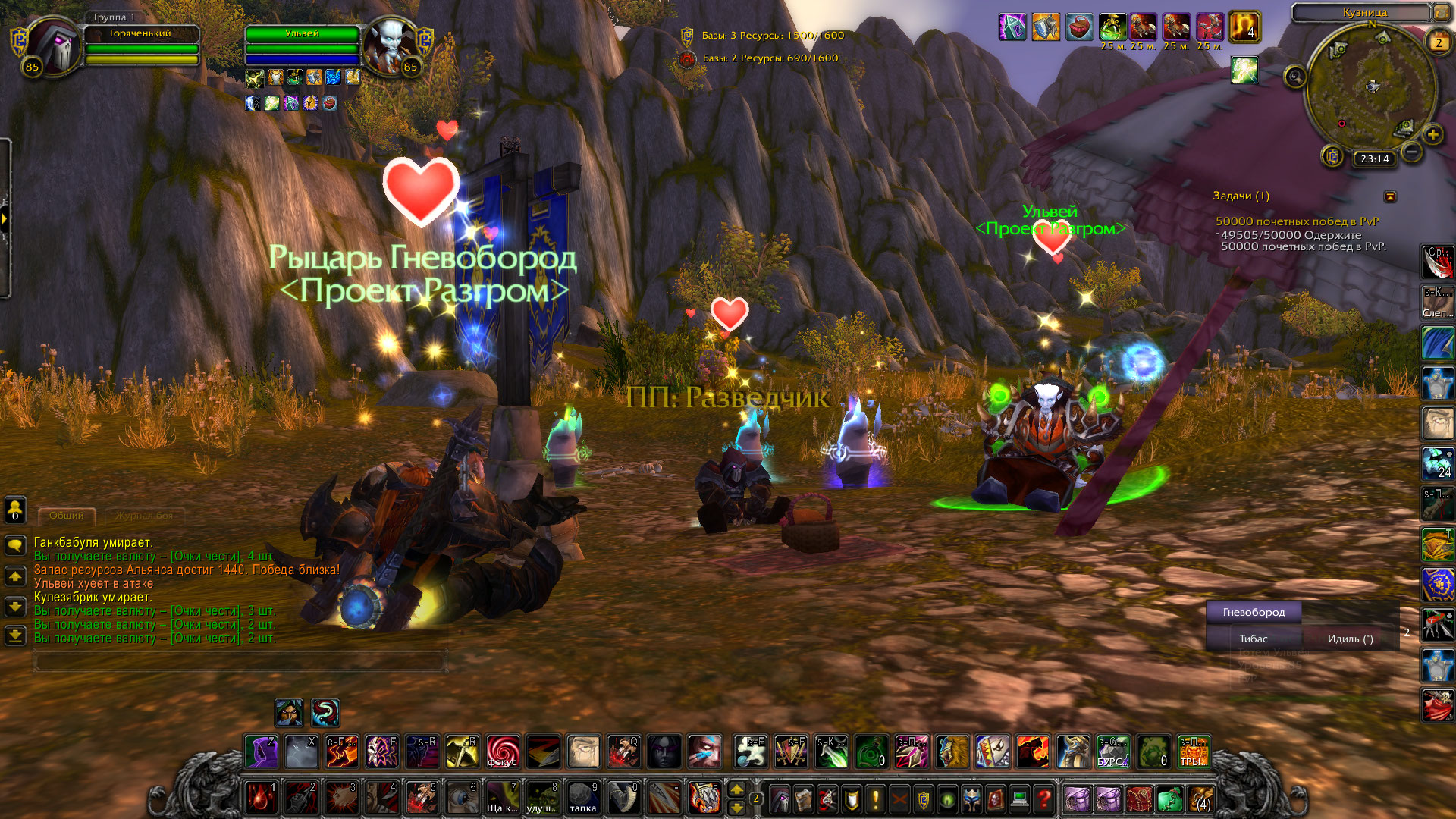
Task: Open the chat menu speech bubble button
Action: click(x=15, y=545)
